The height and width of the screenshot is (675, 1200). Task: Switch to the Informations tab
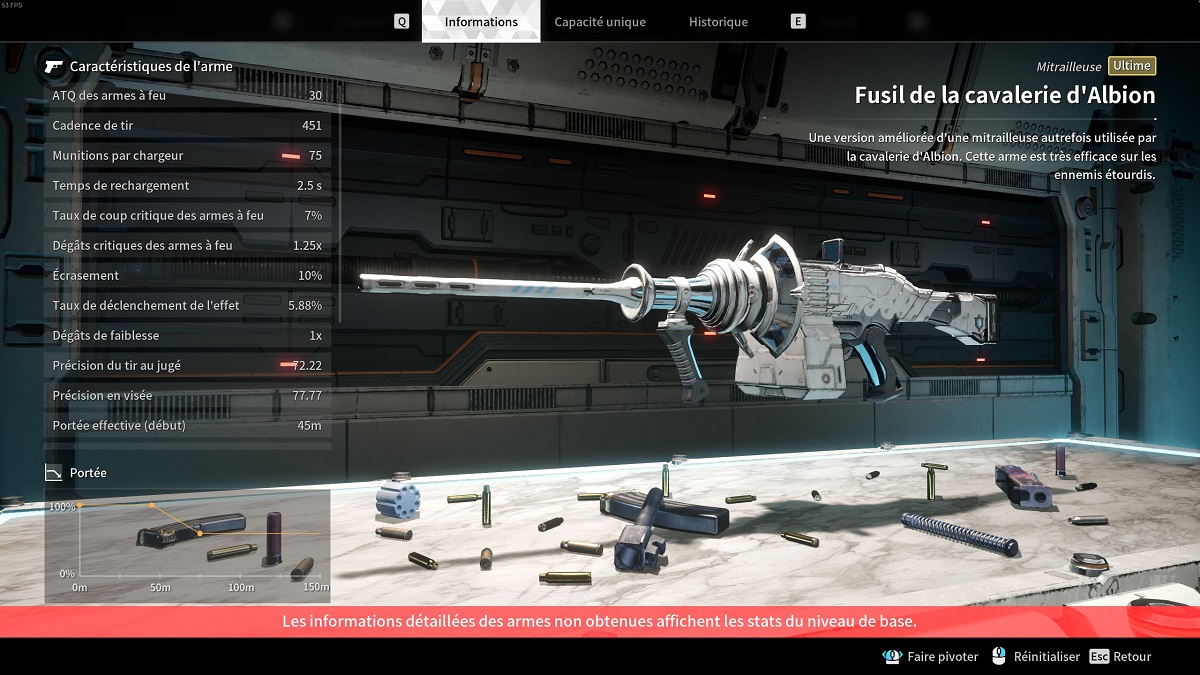pyautogui.click(x=481, y=22)
